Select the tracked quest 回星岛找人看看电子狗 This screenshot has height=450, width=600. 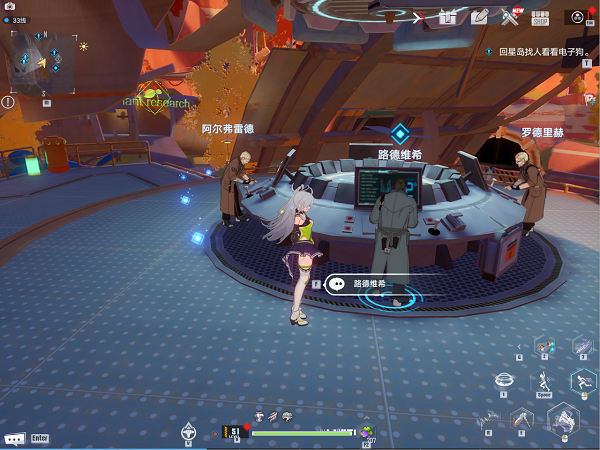tap(539, 50)
